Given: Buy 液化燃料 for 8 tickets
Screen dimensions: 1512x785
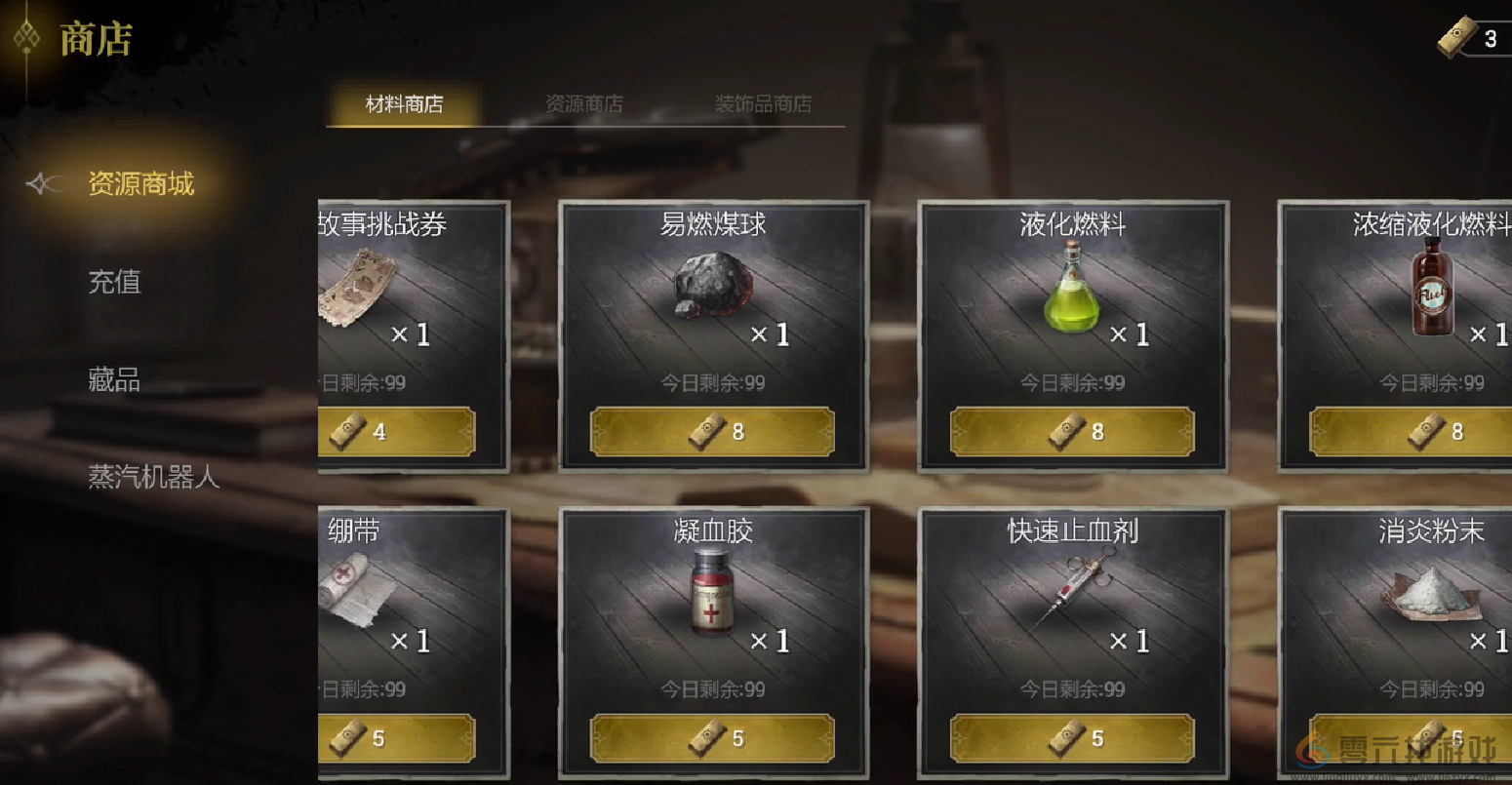Looking at the screenshot, I should [1072, 431].
